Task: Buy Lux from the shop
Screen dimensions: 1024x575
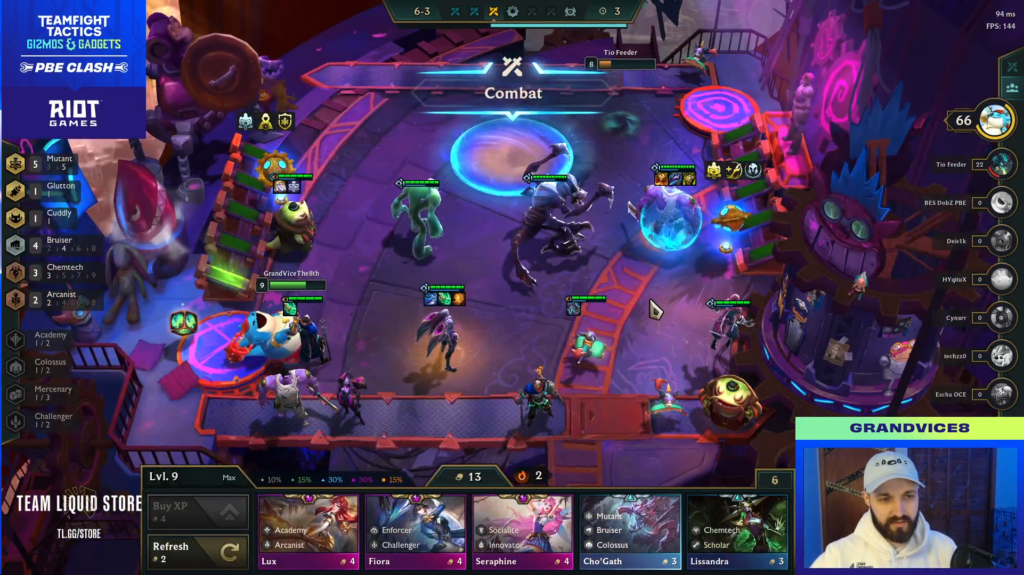Action: coord(308,523)
